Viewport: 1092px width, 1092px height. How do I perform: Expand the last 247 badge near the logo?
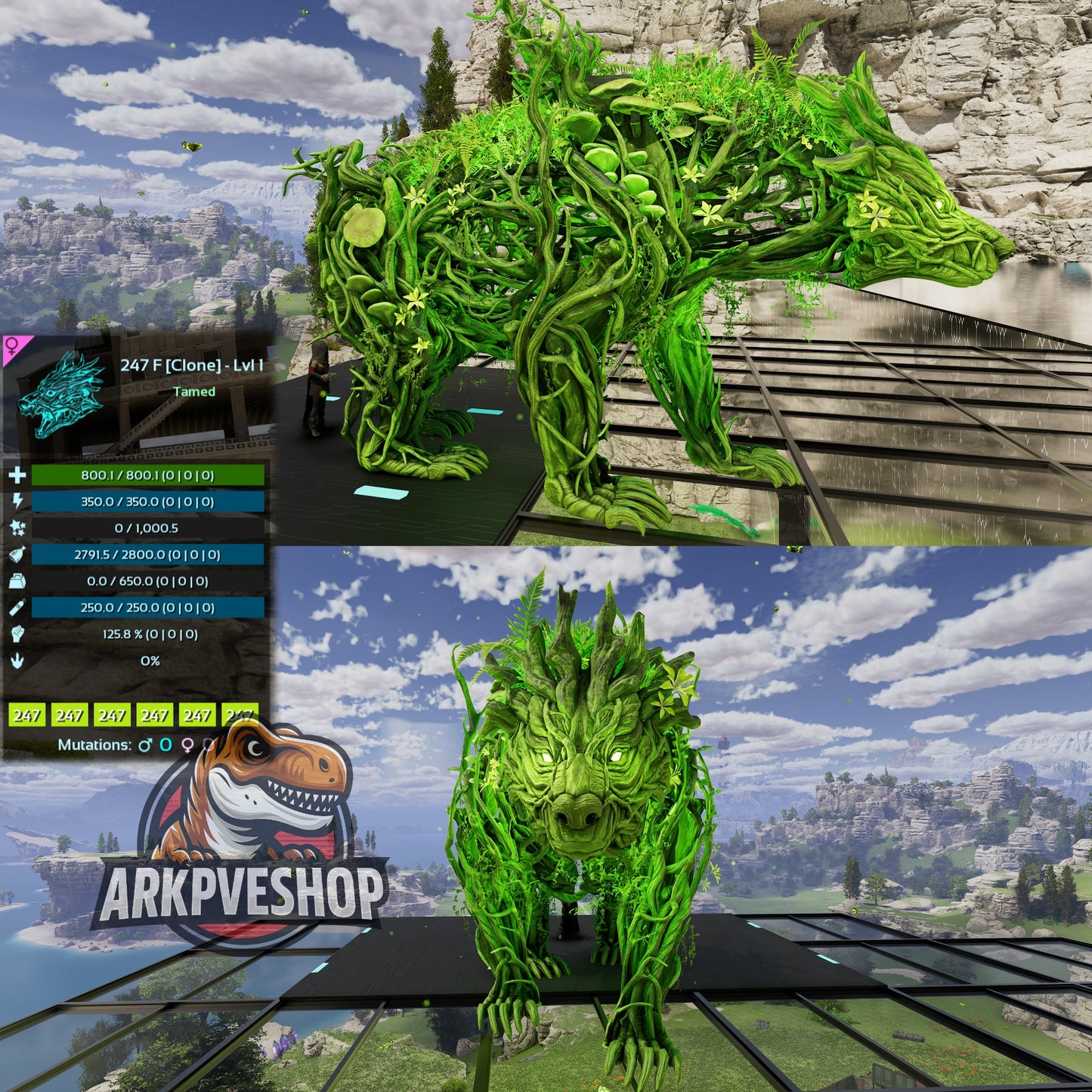pos(238,715)
